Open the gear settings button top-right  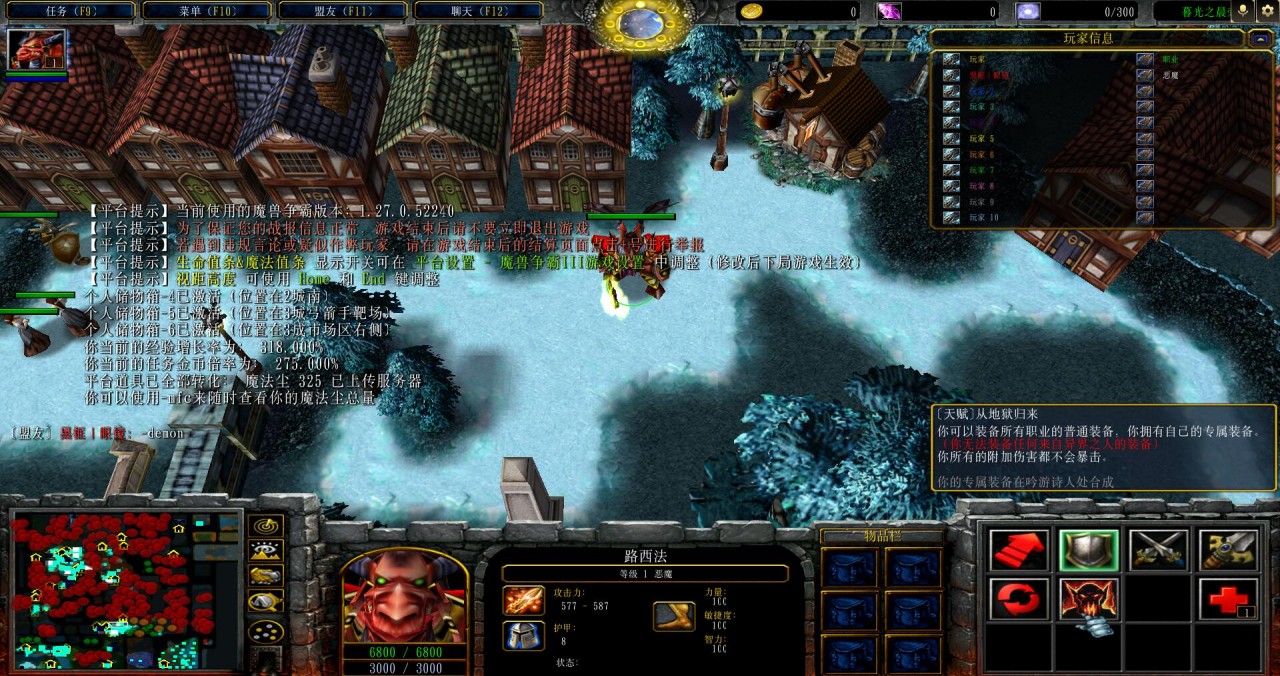(x=1267, y=11)
